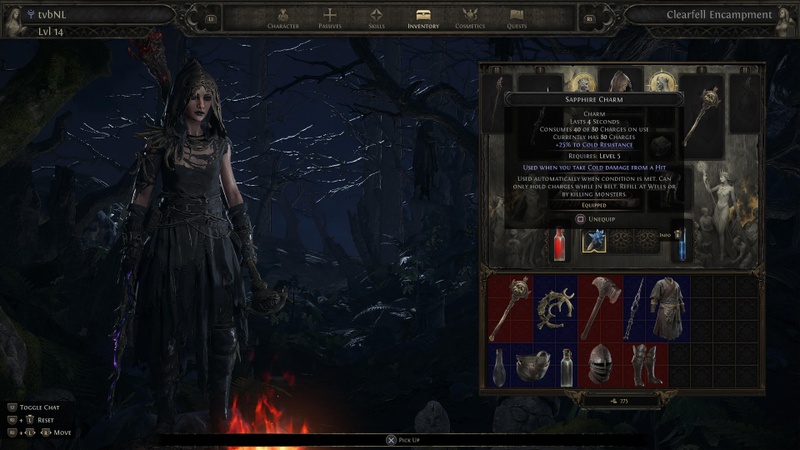
Task: Select the knight helmet in the inventory
Action: pos(600,365)
